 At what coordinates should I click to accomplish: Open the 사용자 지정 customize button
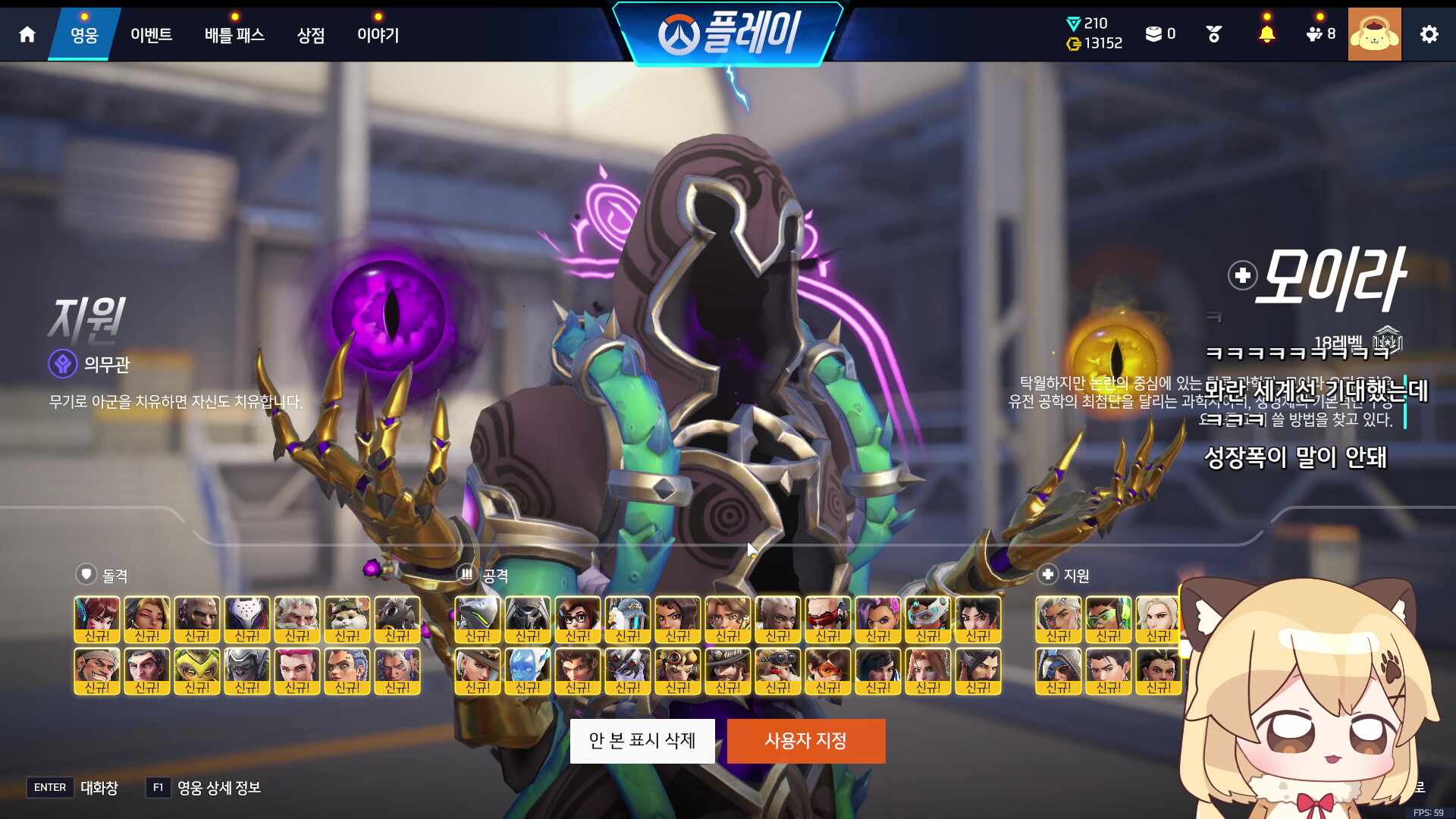coord(806,741)
